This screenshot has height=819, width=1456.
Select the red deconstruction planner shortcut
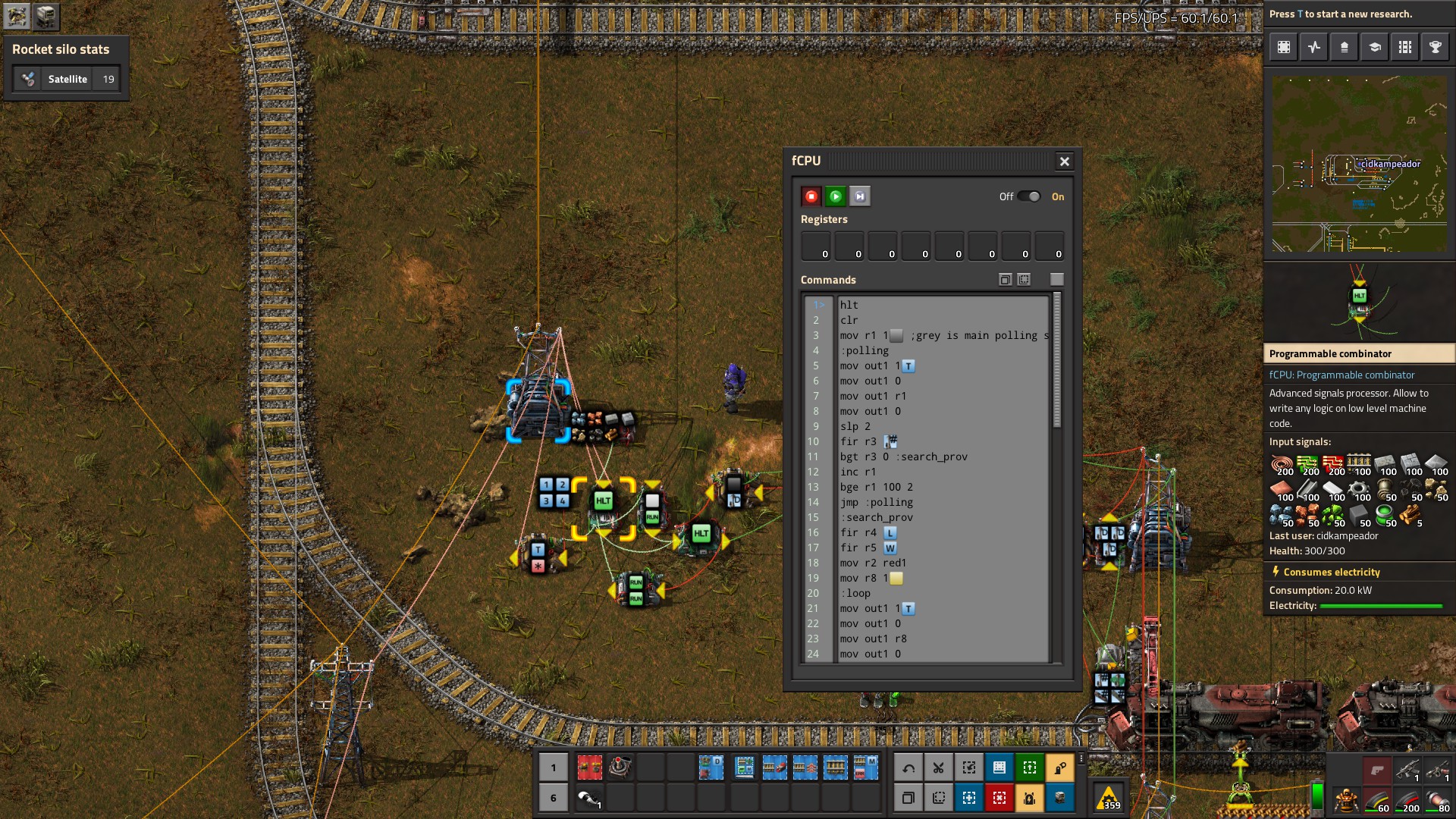pos(999,798)
